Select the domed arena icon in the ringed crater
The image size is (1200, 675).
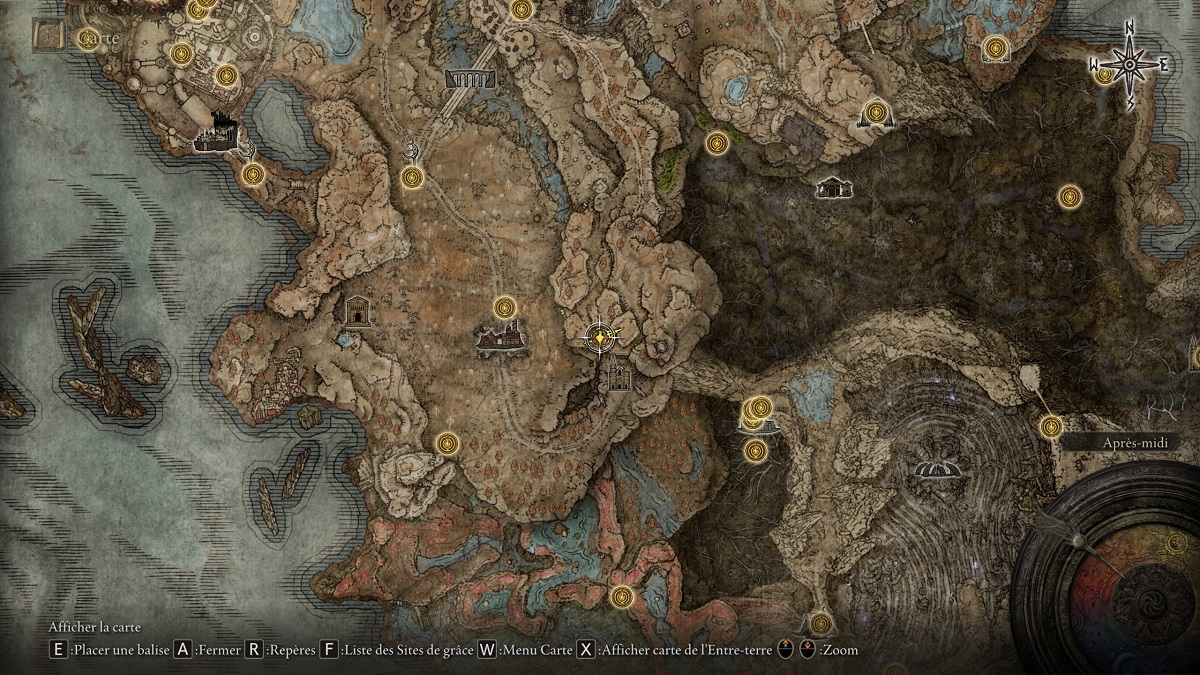click(x=937, y=469)
